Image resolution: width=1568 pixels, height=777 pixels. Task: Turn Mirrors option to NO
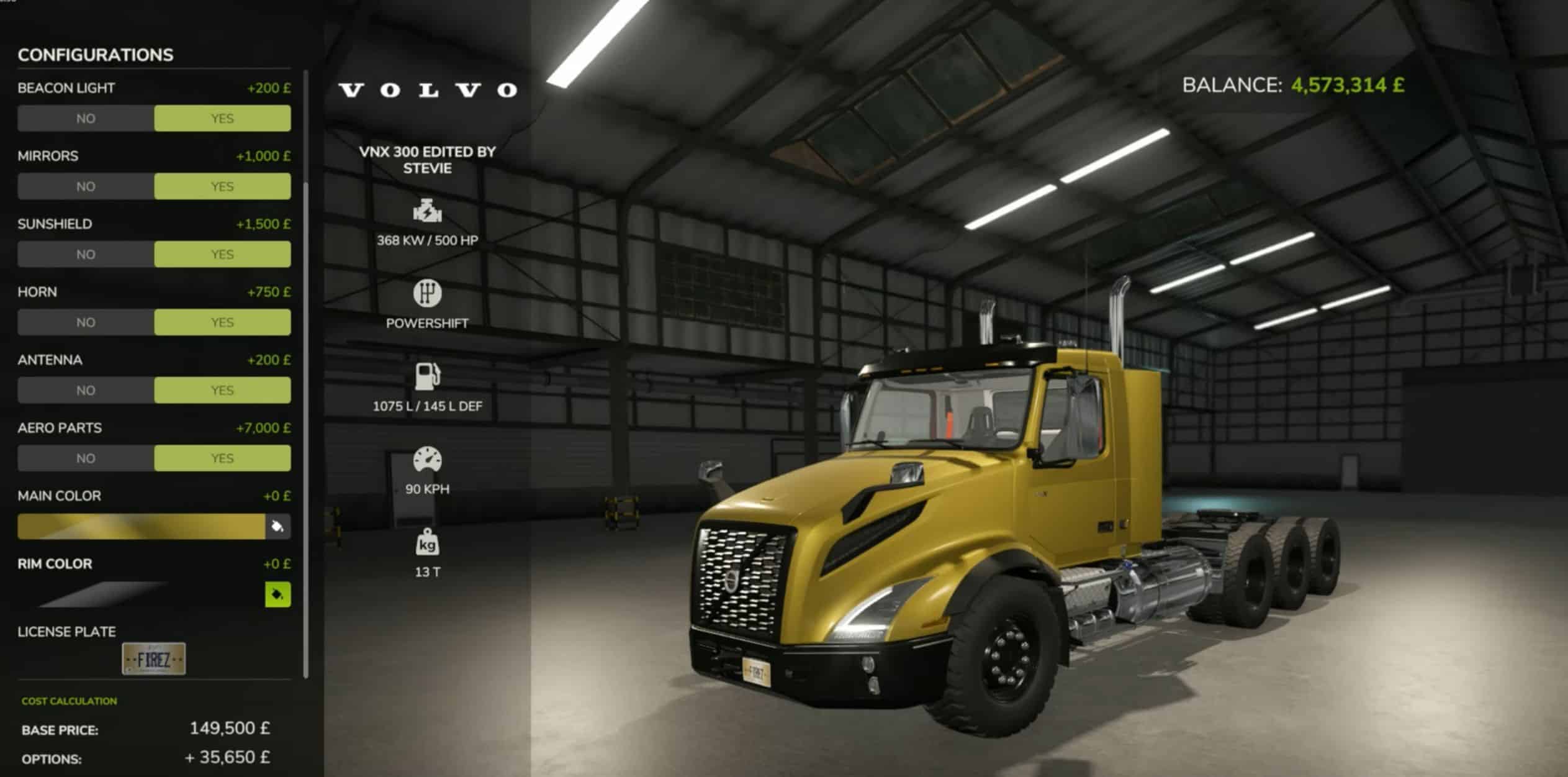tap(86, 186)
